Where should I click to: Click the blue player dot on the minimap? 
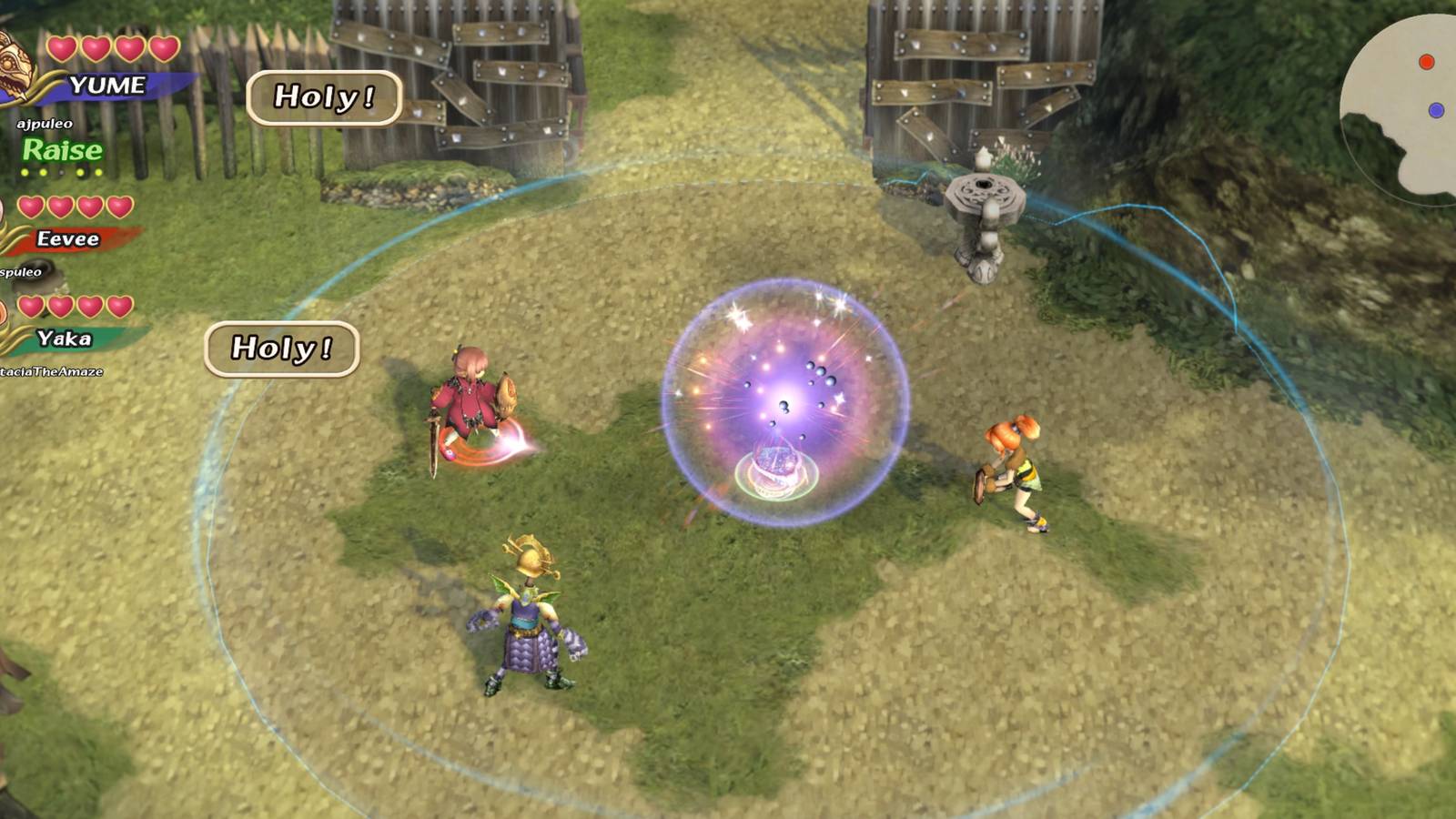coord(1435,109)
